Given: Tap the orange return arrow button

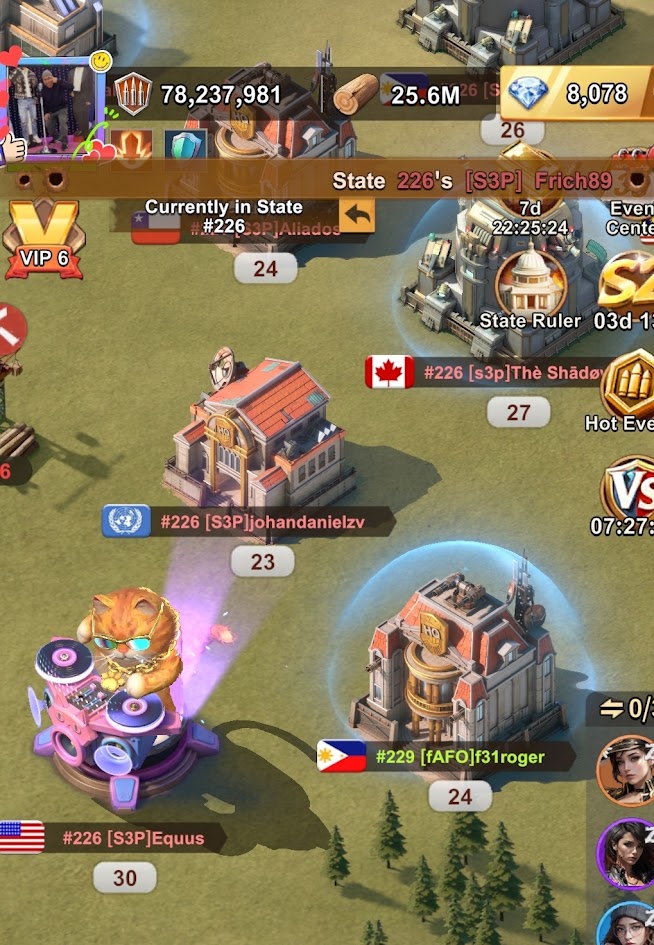Looking at the screenshot, I should [x=356, y=214].
